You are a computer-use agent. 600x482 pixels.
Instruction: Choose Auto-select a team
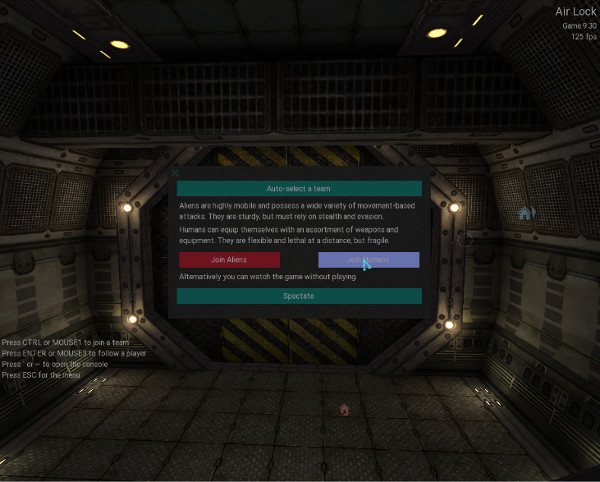point(299,188)
